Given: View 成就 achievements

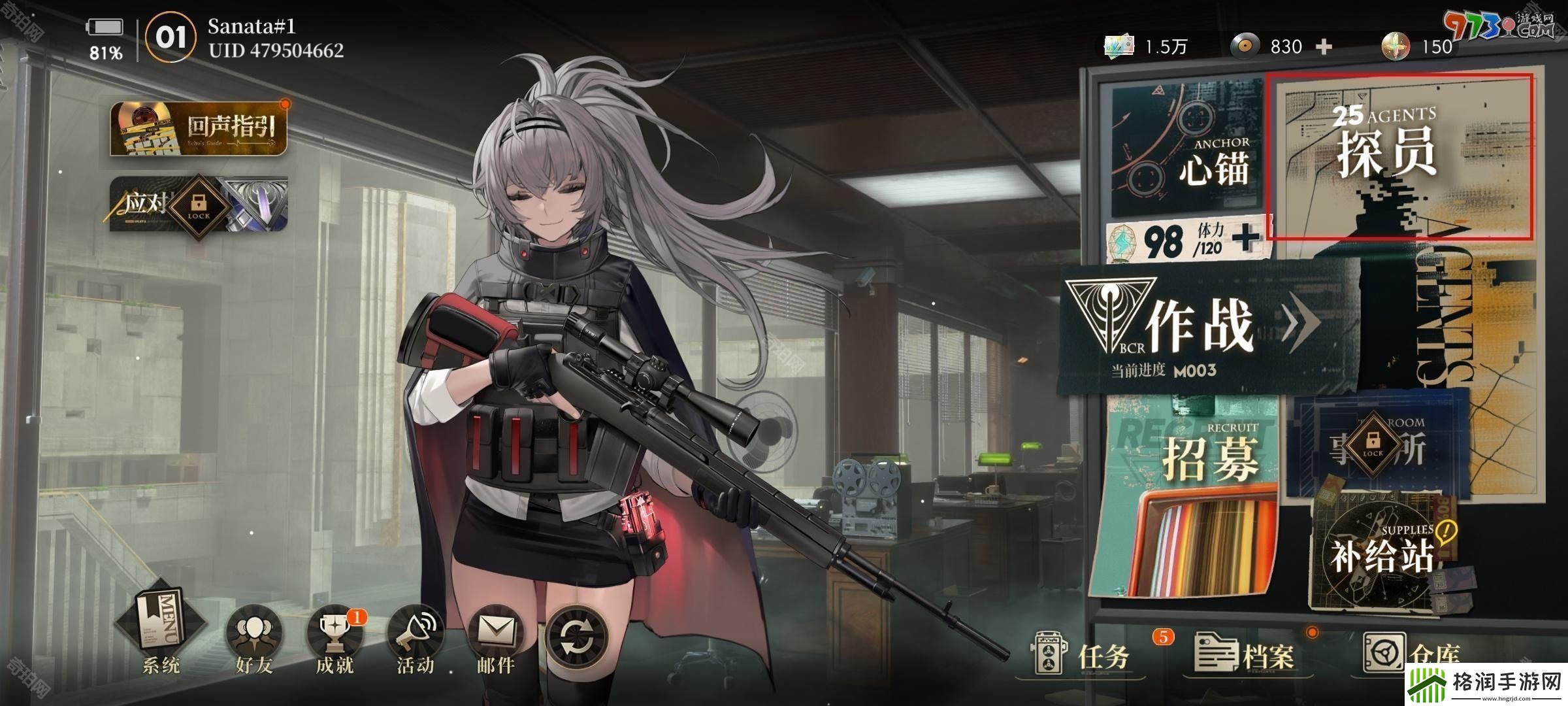Looking at the screenshot, I should tap(335, 641).
